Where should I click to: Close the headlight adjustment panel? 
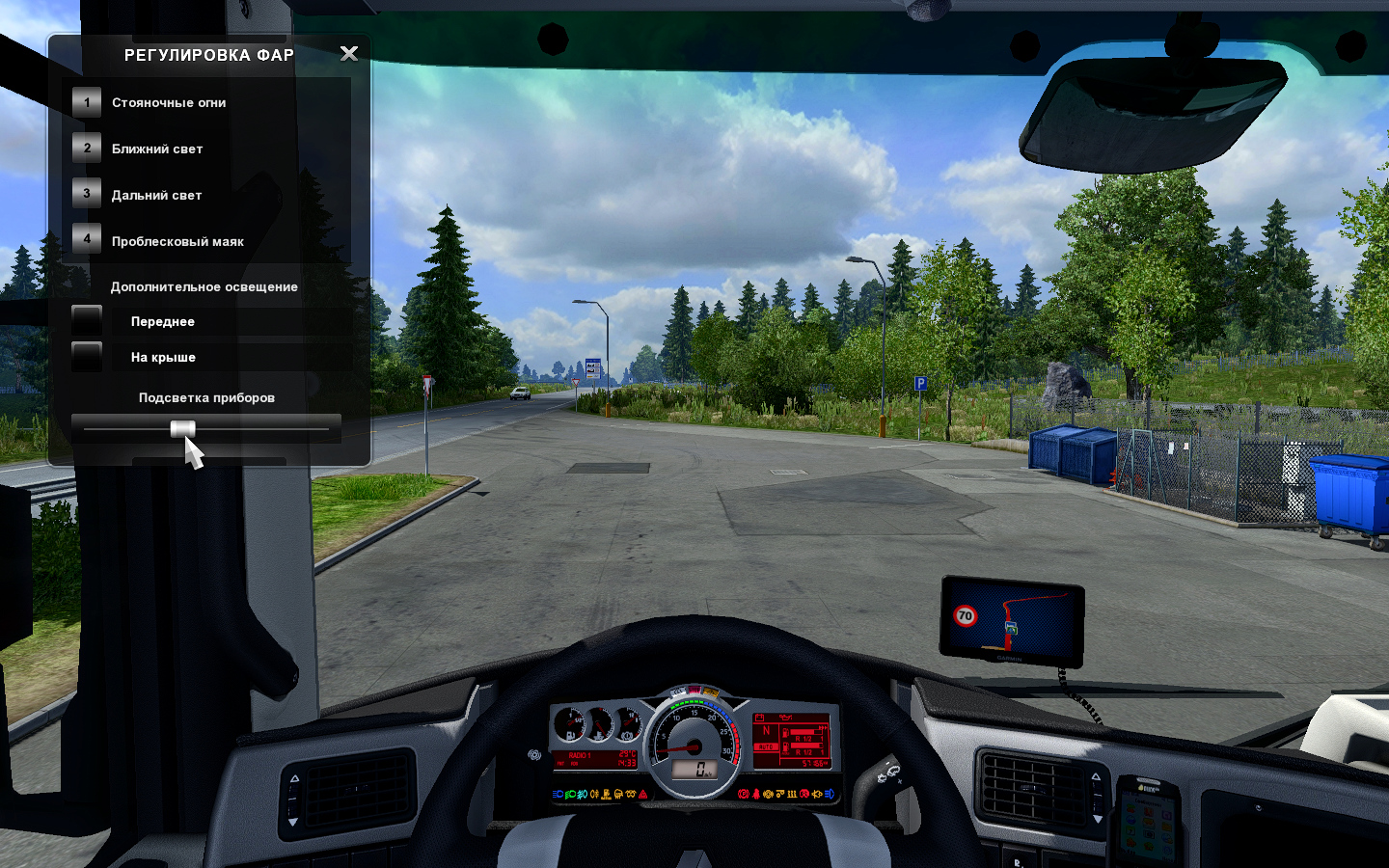coord(349,54)
